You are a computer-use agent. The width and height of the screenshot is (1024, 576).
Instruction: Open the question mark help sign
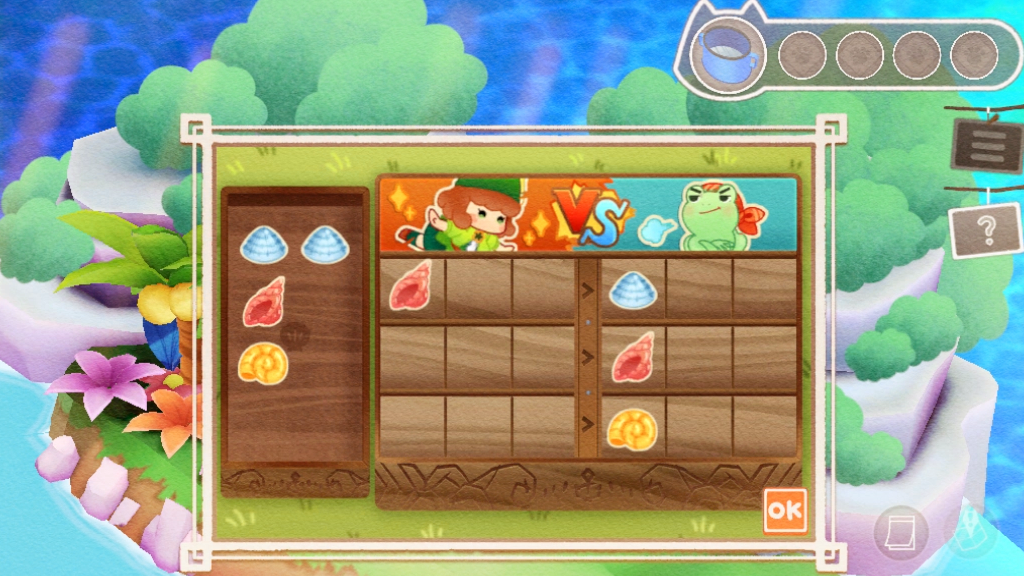point(985,231)
